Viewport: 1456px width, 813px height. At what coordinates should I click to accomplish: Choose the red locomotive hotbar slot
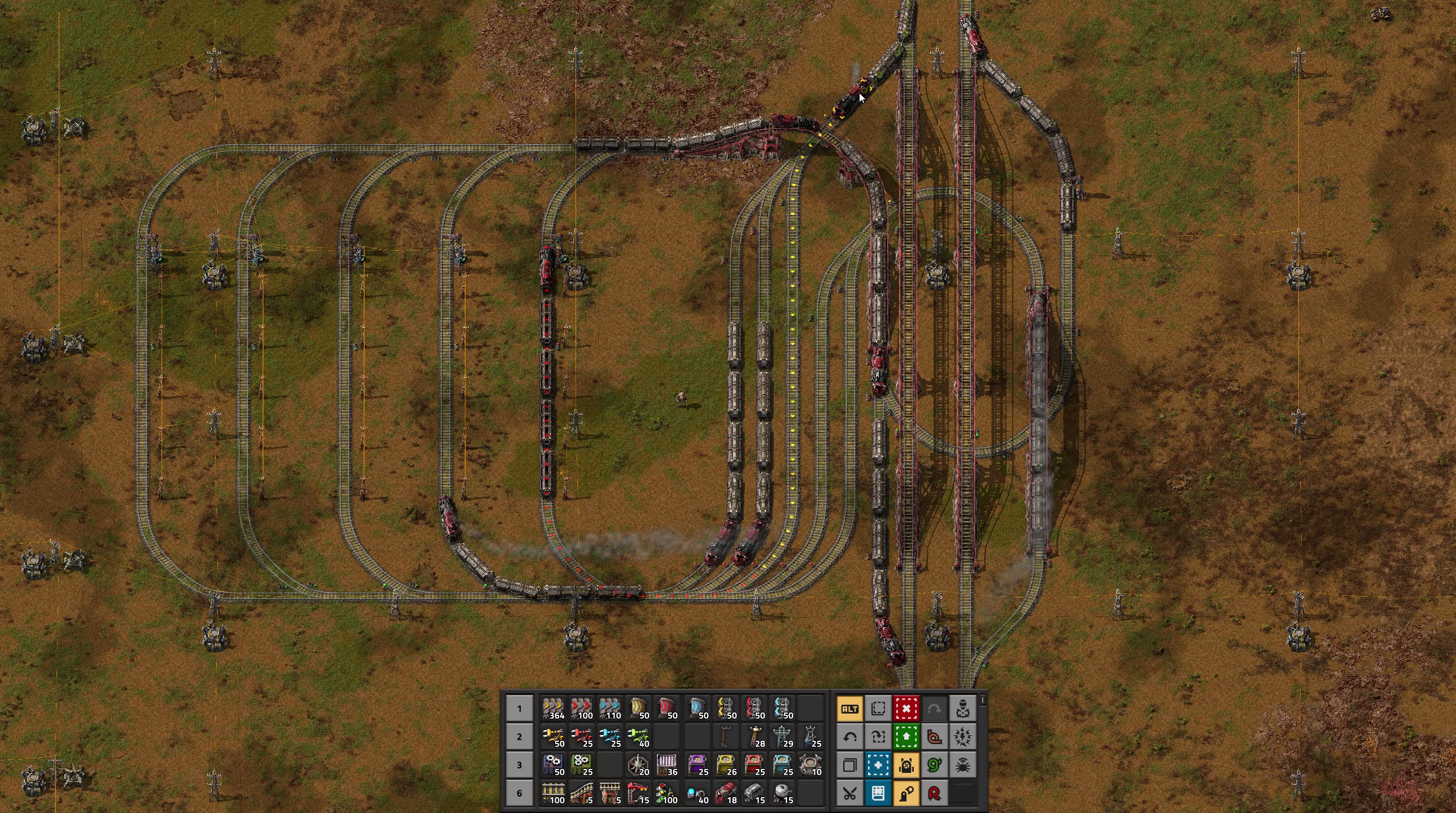click(725, 793)
